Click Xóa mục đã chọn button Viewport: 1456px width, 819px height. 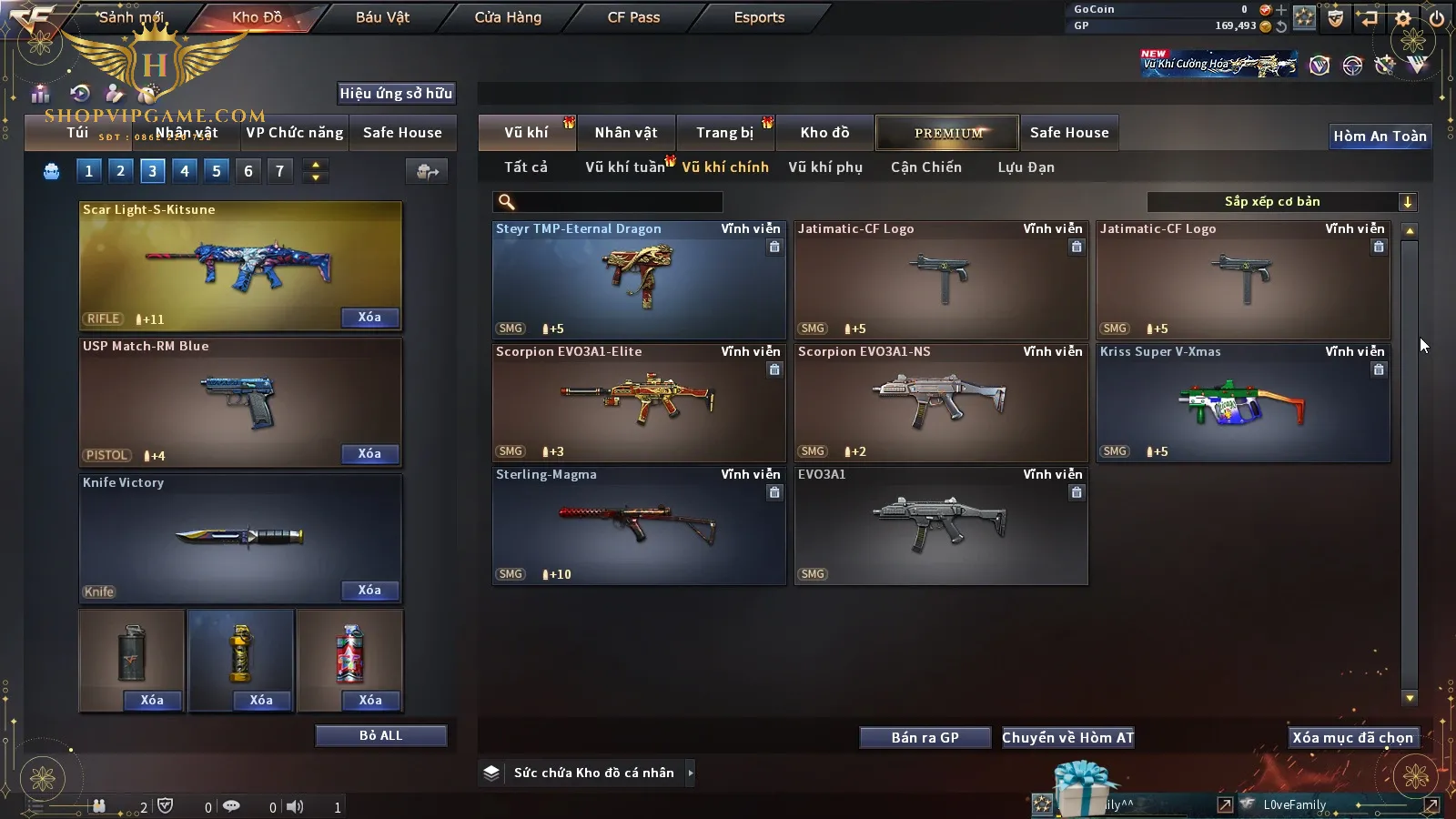tap(1353, 738)
